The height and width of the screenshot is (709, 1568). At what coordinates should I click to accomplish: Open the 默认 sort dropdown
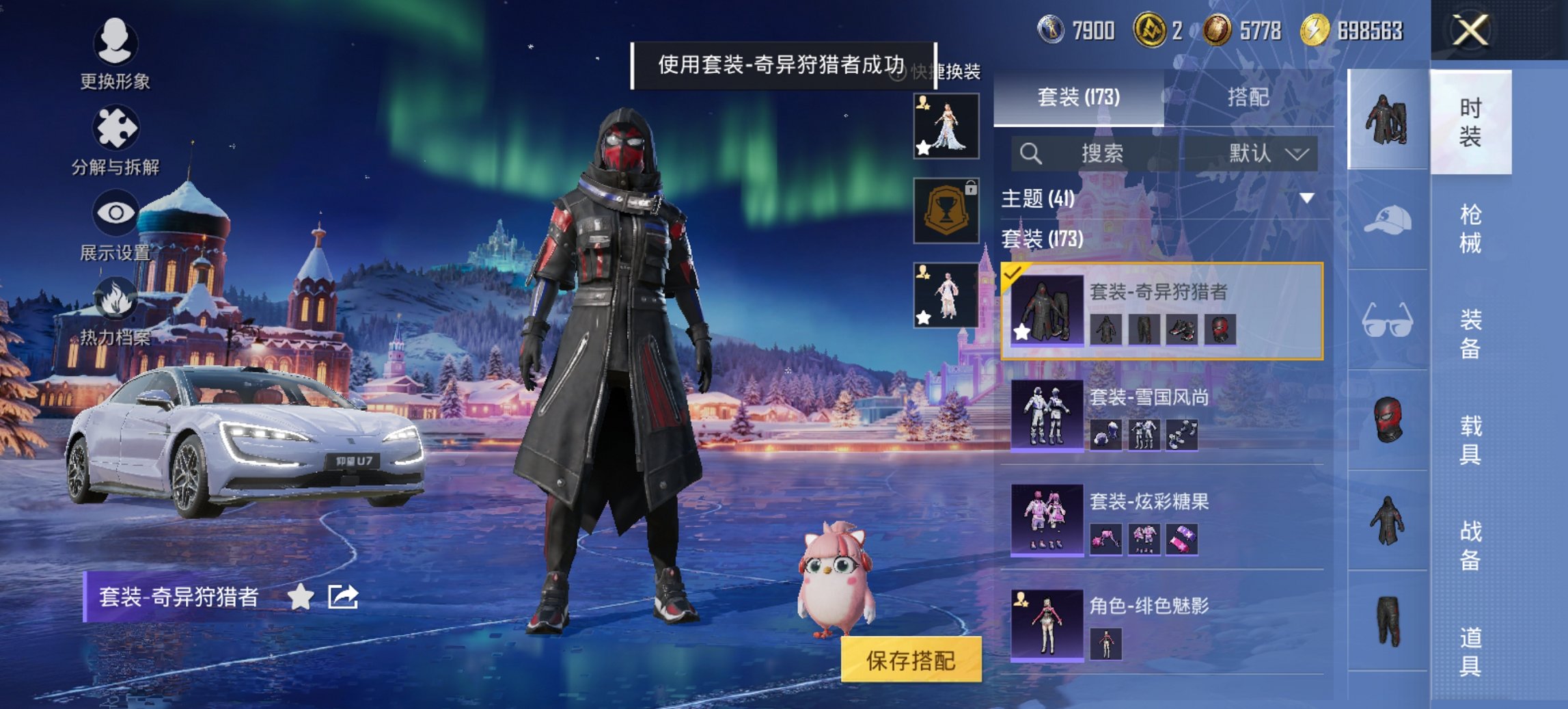[x=1257, y=153]
